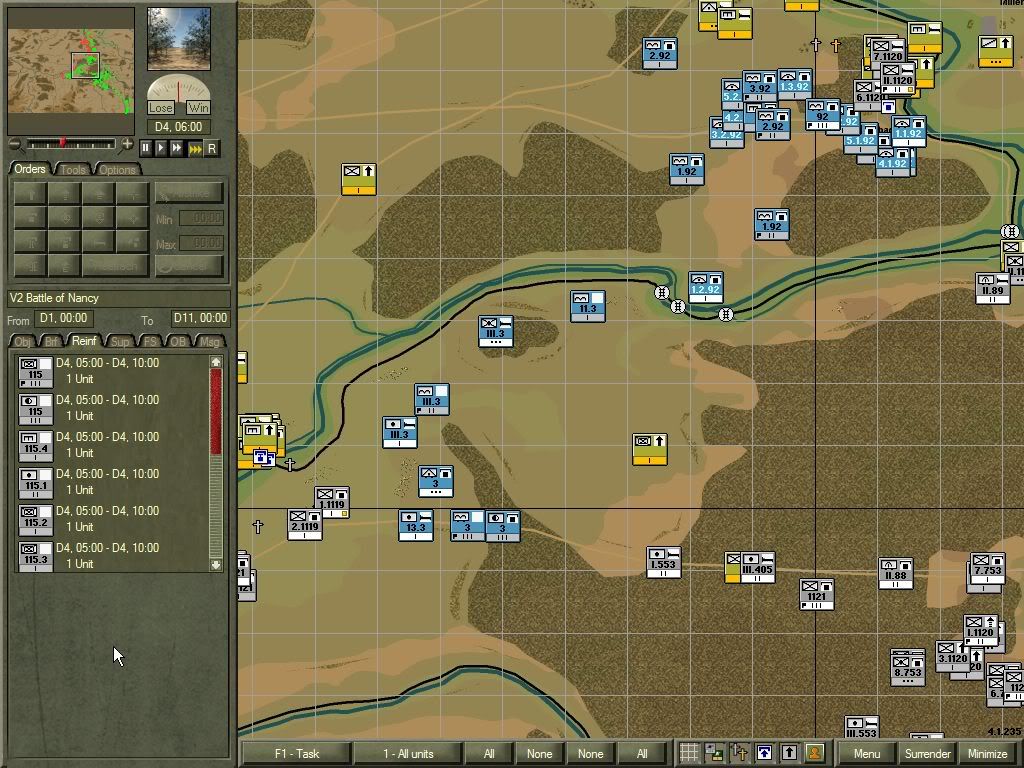Screen dimensions: 1024x768
Task: Zoom in with the plus magnifier
Action: pyautogui.click(x=127, y=145)
